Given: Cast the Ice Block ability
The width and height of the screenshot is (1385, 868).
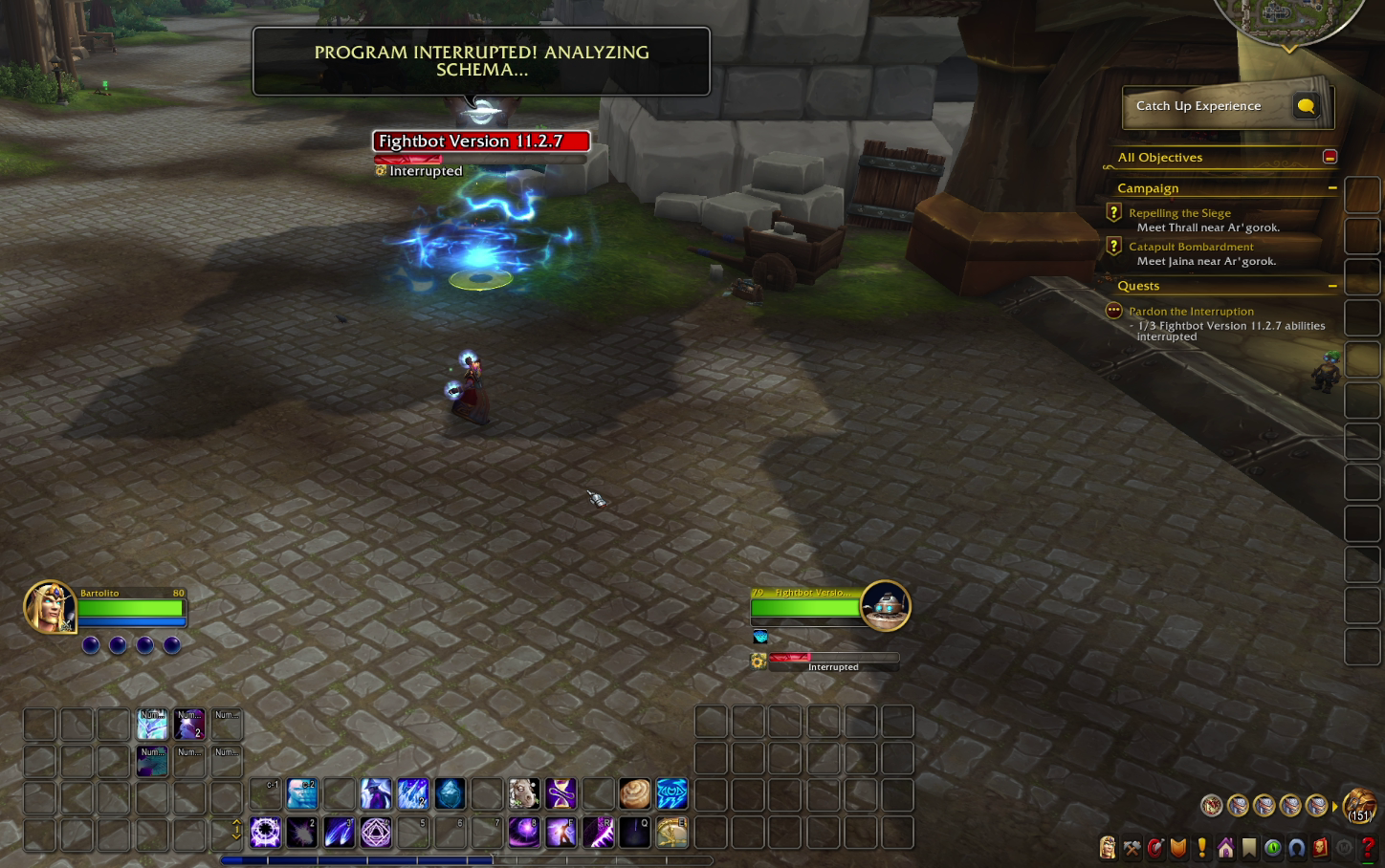Looking at the screenshot, I should click(450, 793).
